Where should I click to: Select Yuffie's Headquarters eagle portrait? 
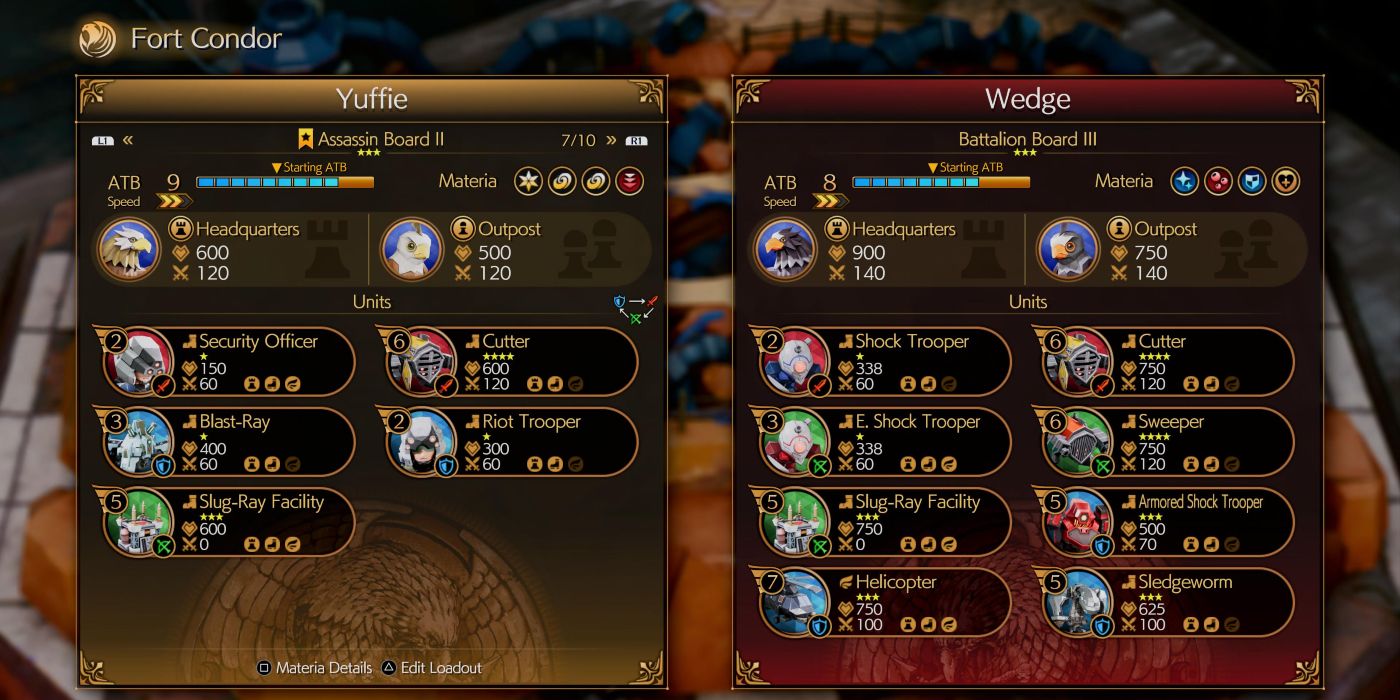[x=129, y=249]
